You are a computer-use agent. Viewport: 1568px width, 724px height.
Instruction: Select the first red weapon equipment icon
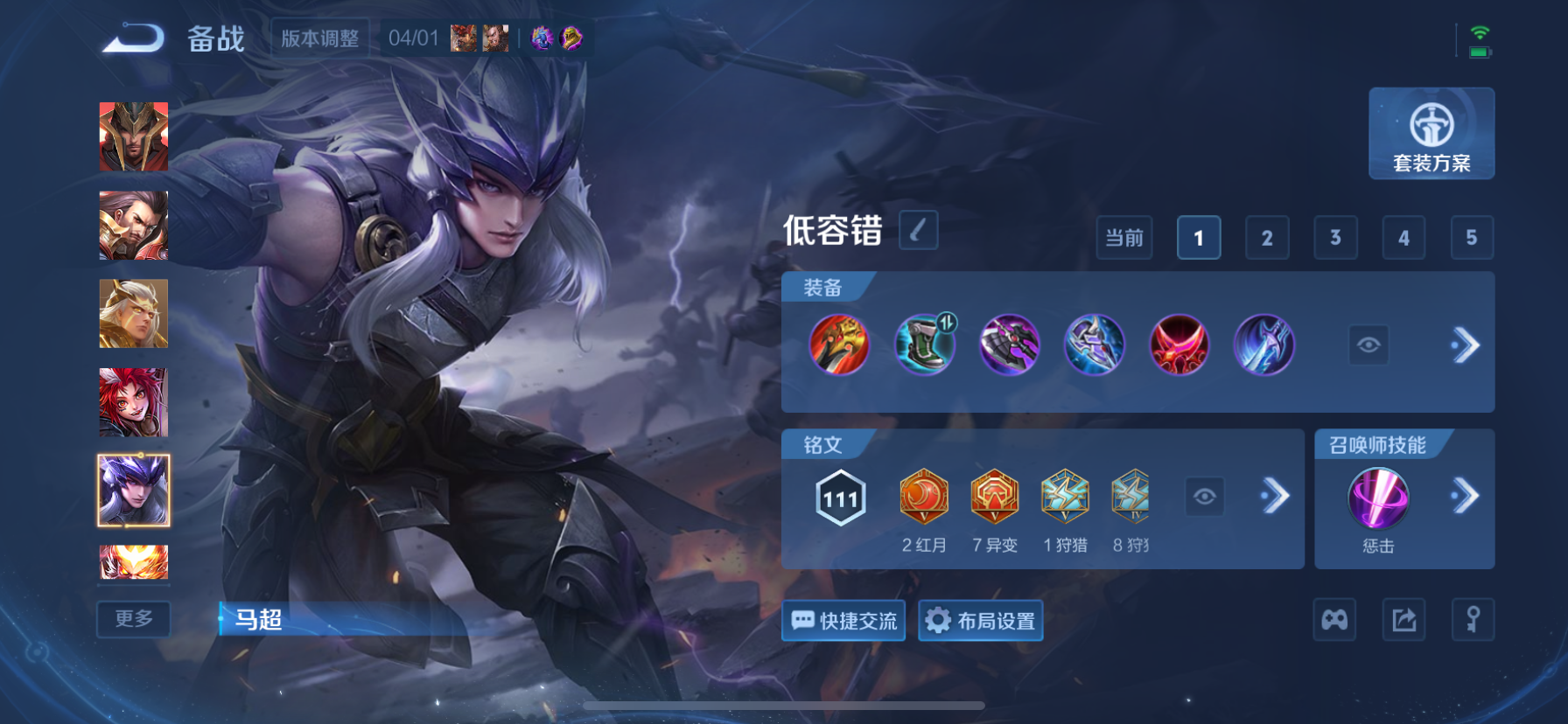pos(840,345)
